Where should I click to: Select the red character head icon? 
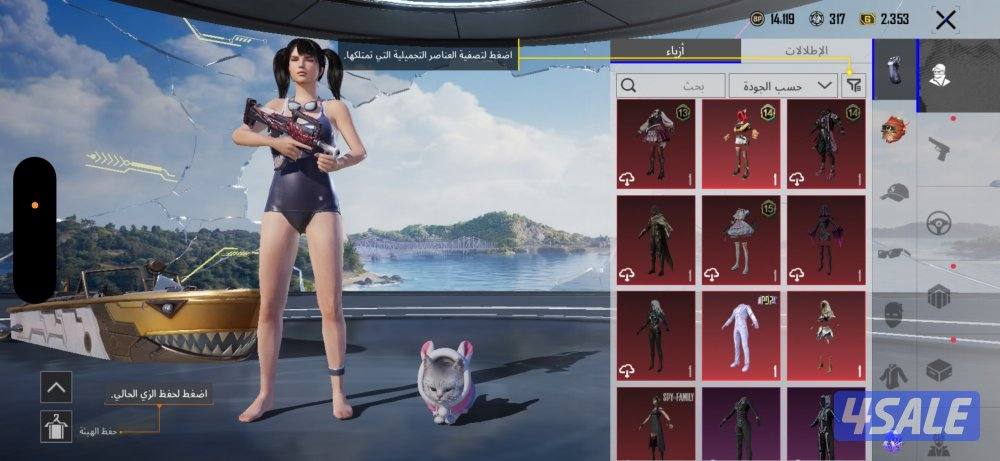pos(894,130)
